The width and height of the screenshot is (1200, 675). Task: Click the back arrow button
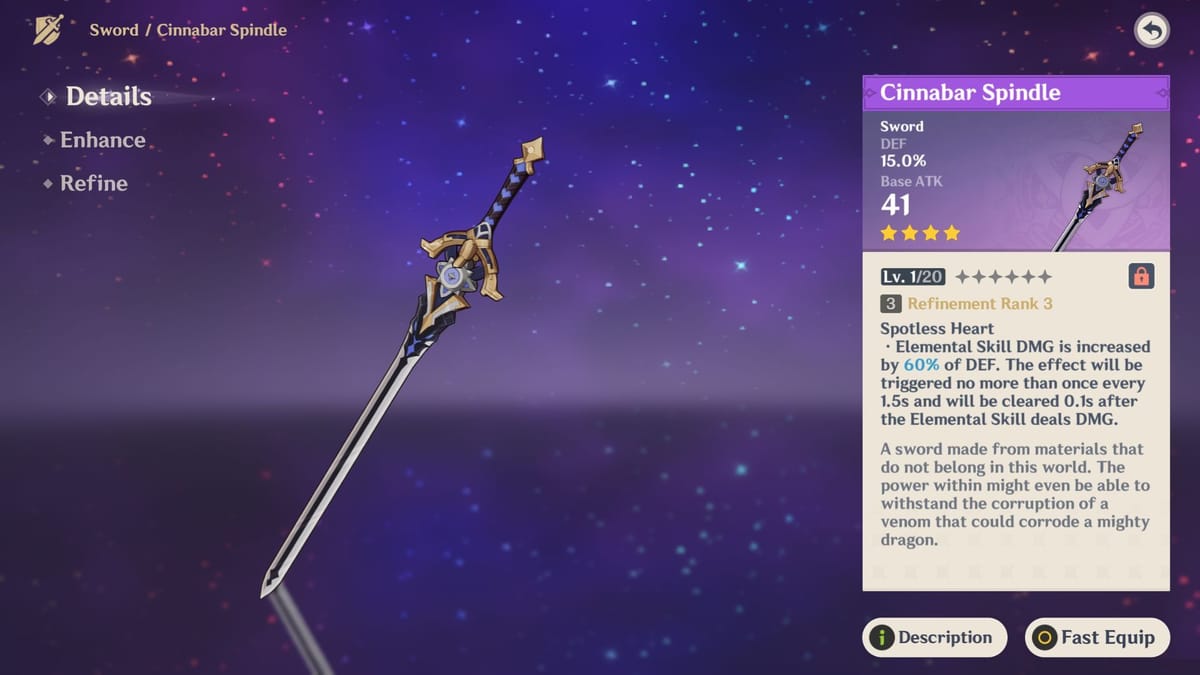(x=1152, y=31)
